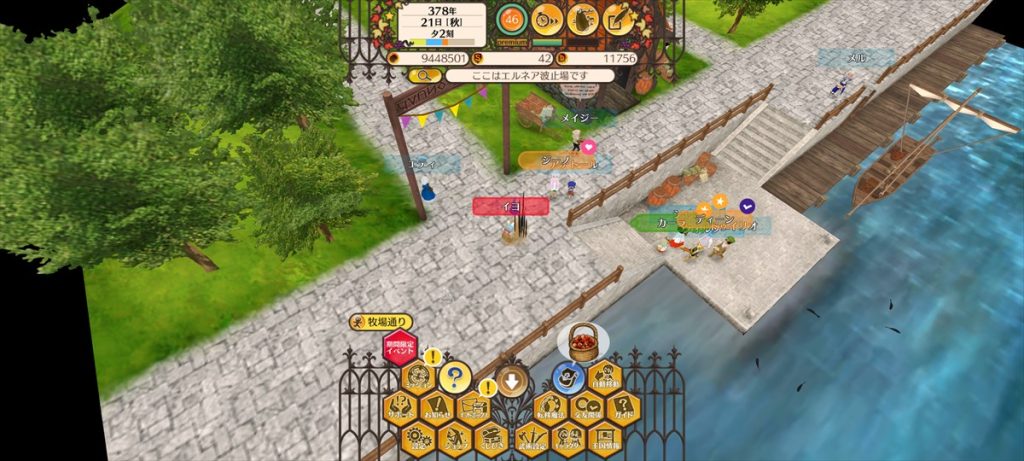Open the 王国情報 kingdom info hexagon
1024x461 pixels.
click(605, 436)
